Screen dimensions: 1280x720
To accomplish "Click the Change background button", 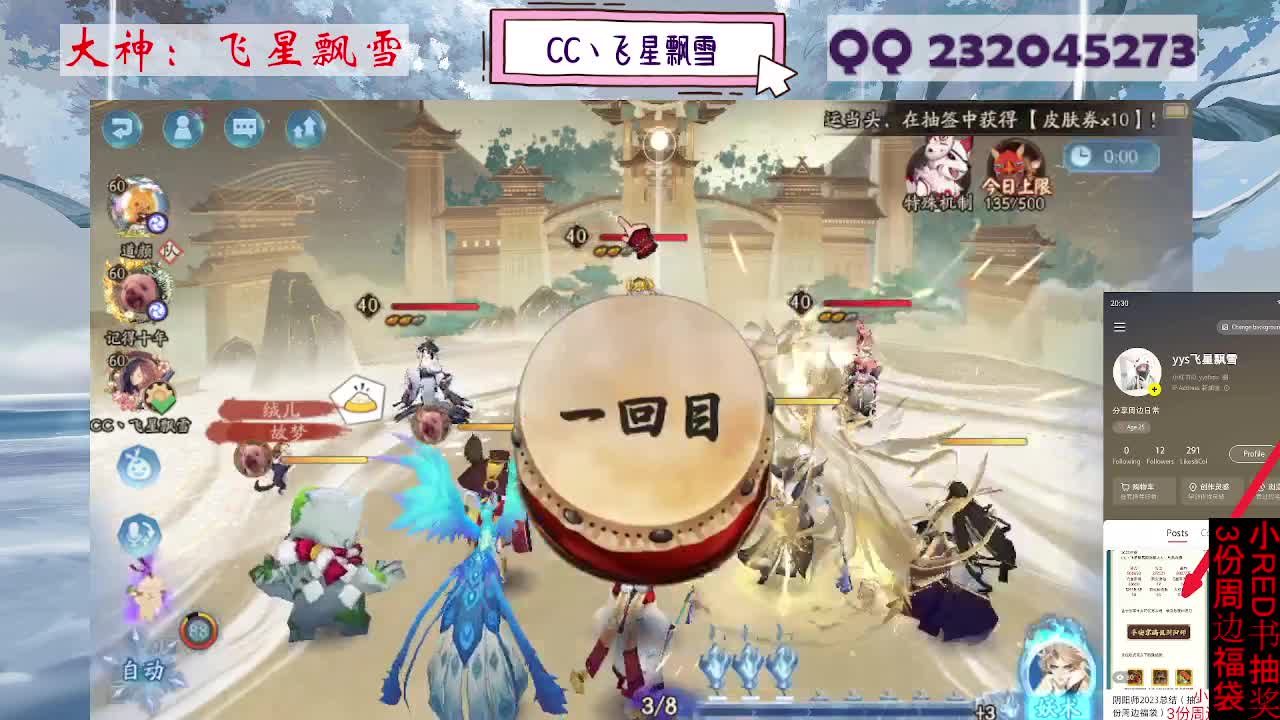I will pyautogui.click(x=1252, y=326).
